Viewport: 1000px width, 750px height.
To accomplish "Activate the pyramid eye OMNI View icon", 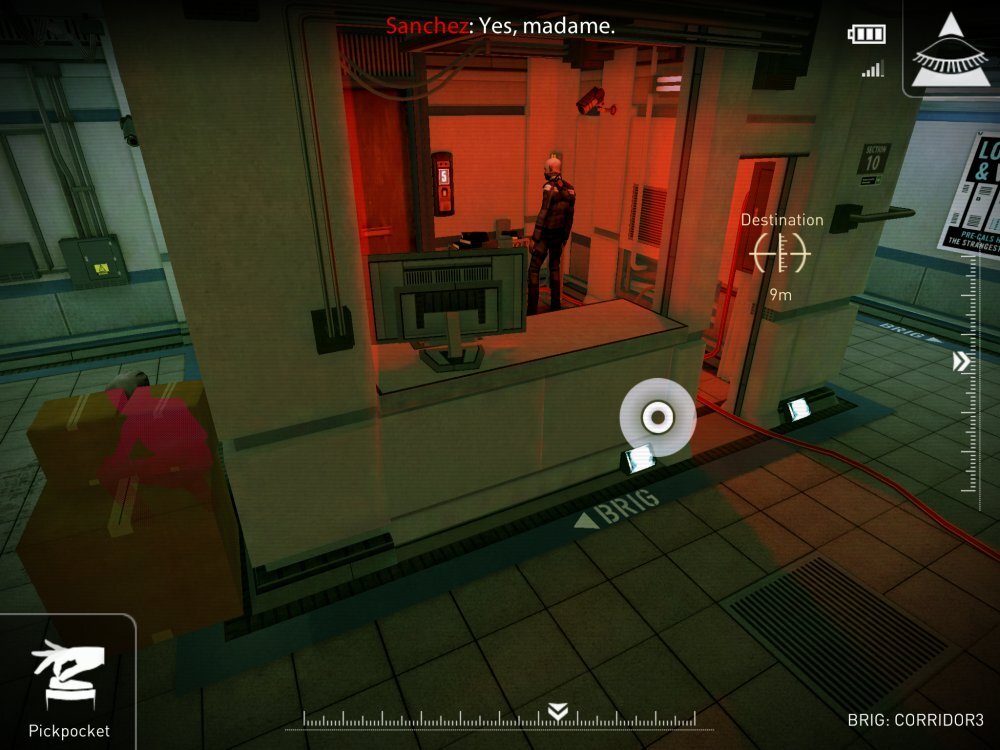I will point(951,50).
